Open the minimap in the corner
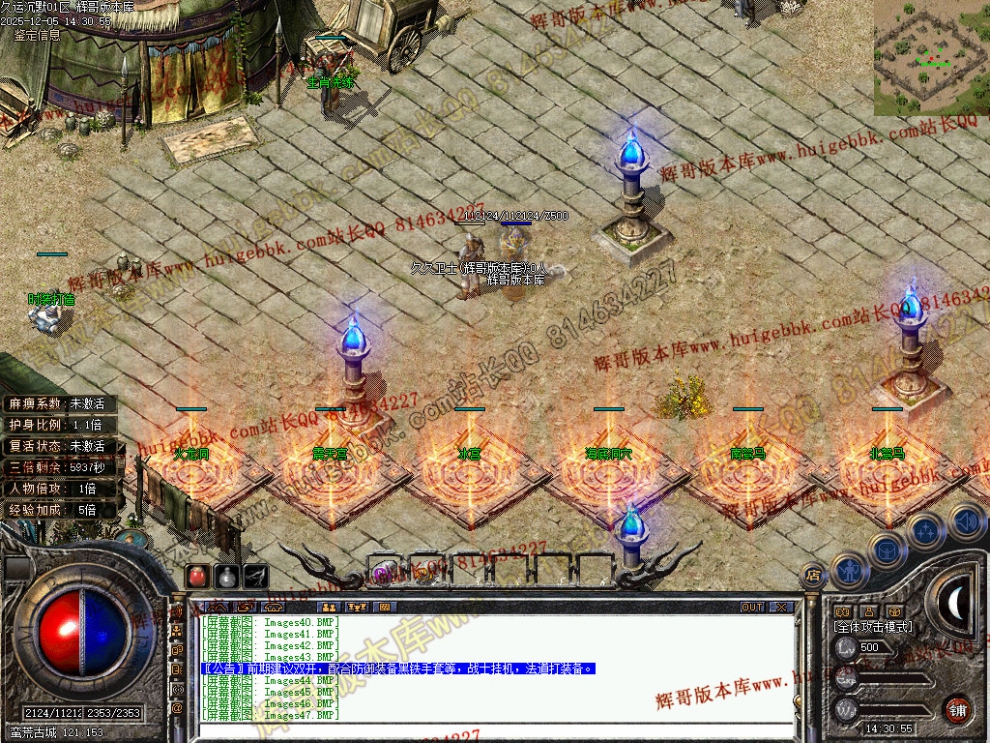 coord(931,57)
